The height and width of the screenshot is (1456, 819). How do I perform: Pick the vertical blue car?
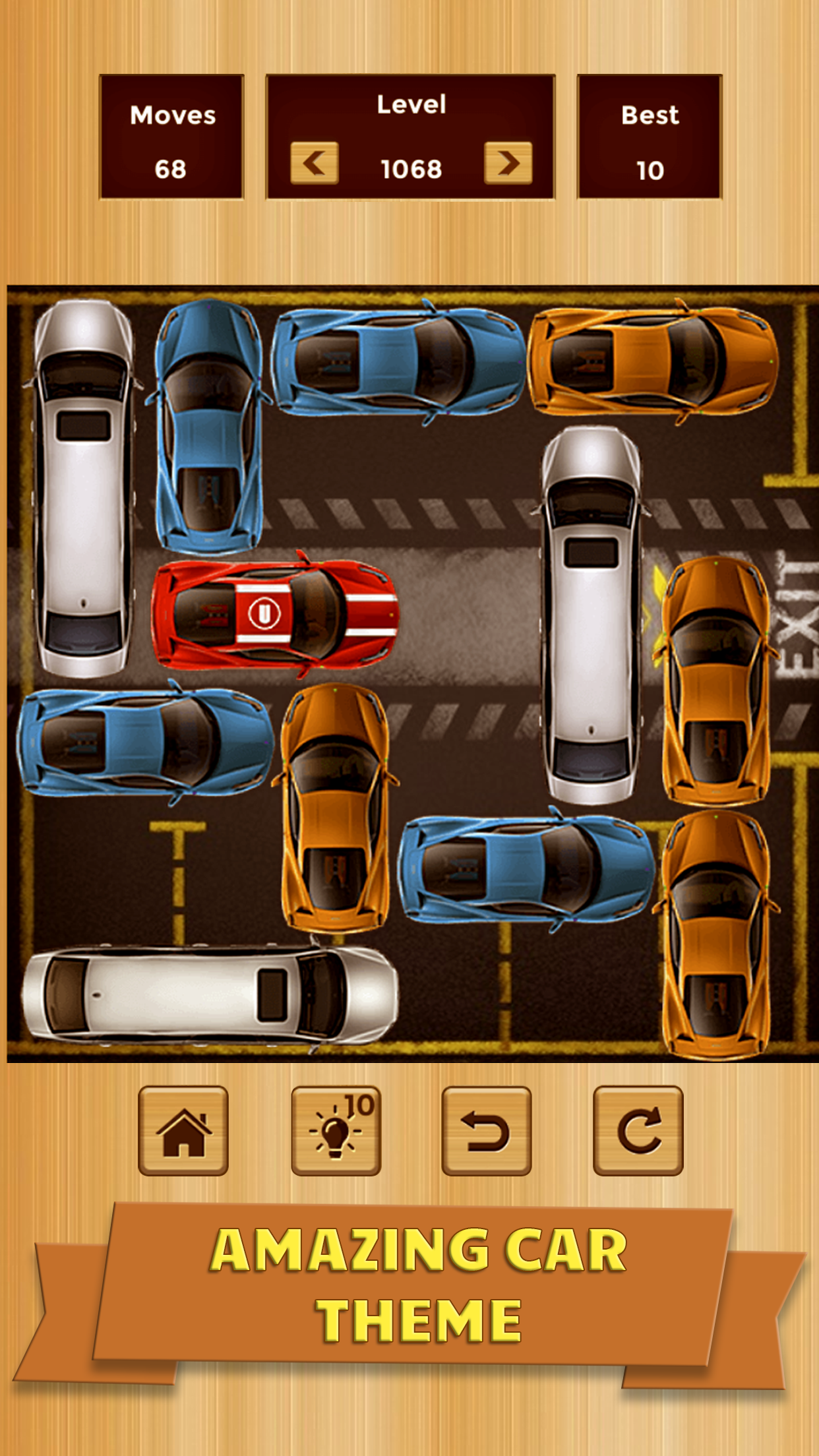click(208, 427)
